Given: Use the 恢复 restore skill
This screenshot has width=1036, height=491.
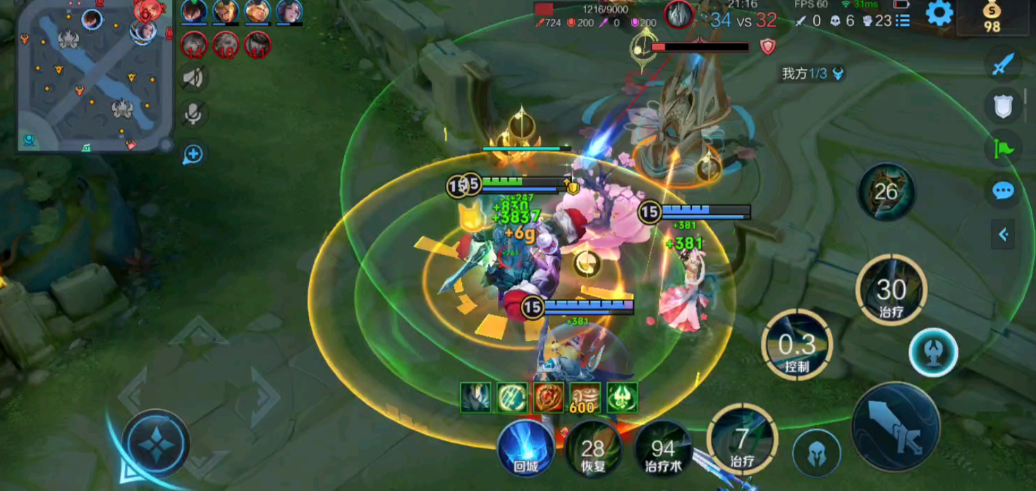Looking at the screenshot, I should (x=592, y=451).
